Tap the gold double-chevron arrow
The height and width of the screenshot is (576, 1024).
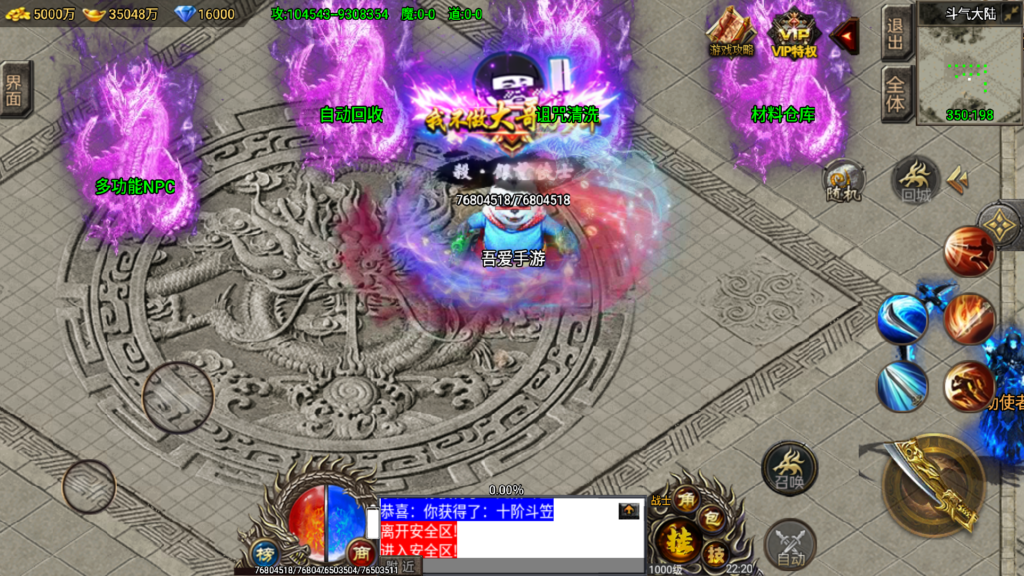960,178
